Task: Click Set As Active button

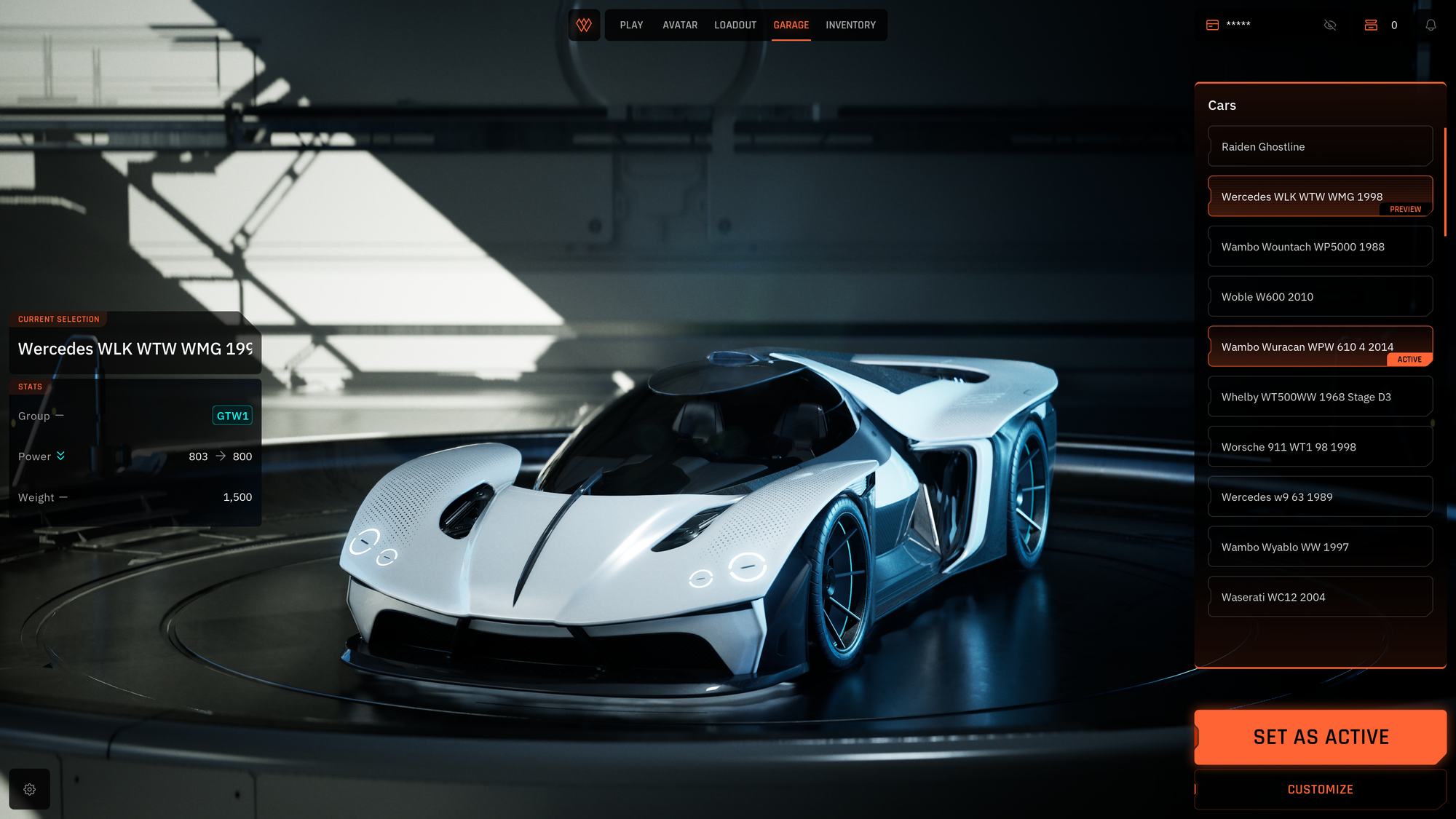Action: point(1320,737)
